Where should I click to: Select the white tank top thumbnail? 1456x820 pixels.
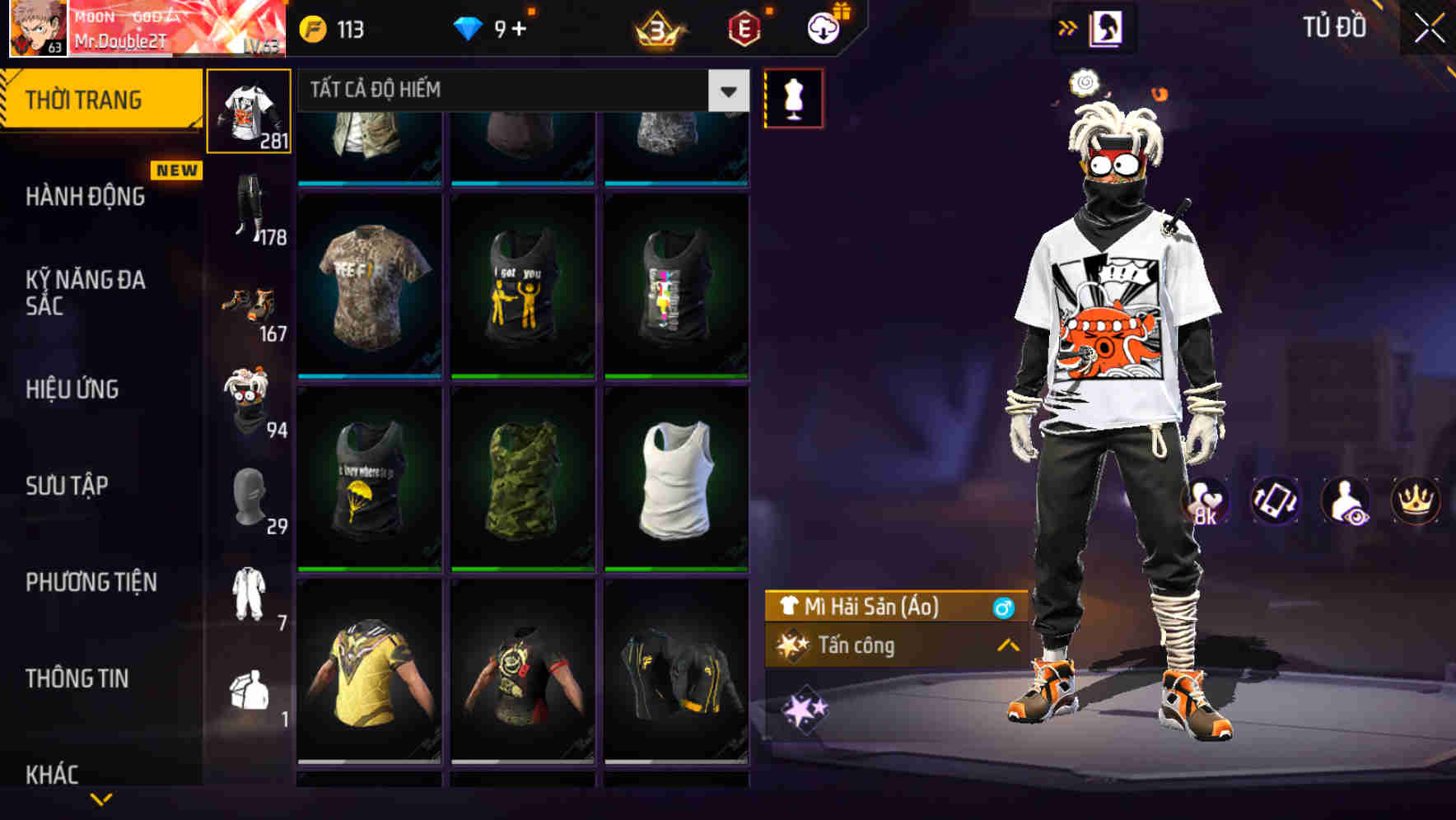click(677, 478)
